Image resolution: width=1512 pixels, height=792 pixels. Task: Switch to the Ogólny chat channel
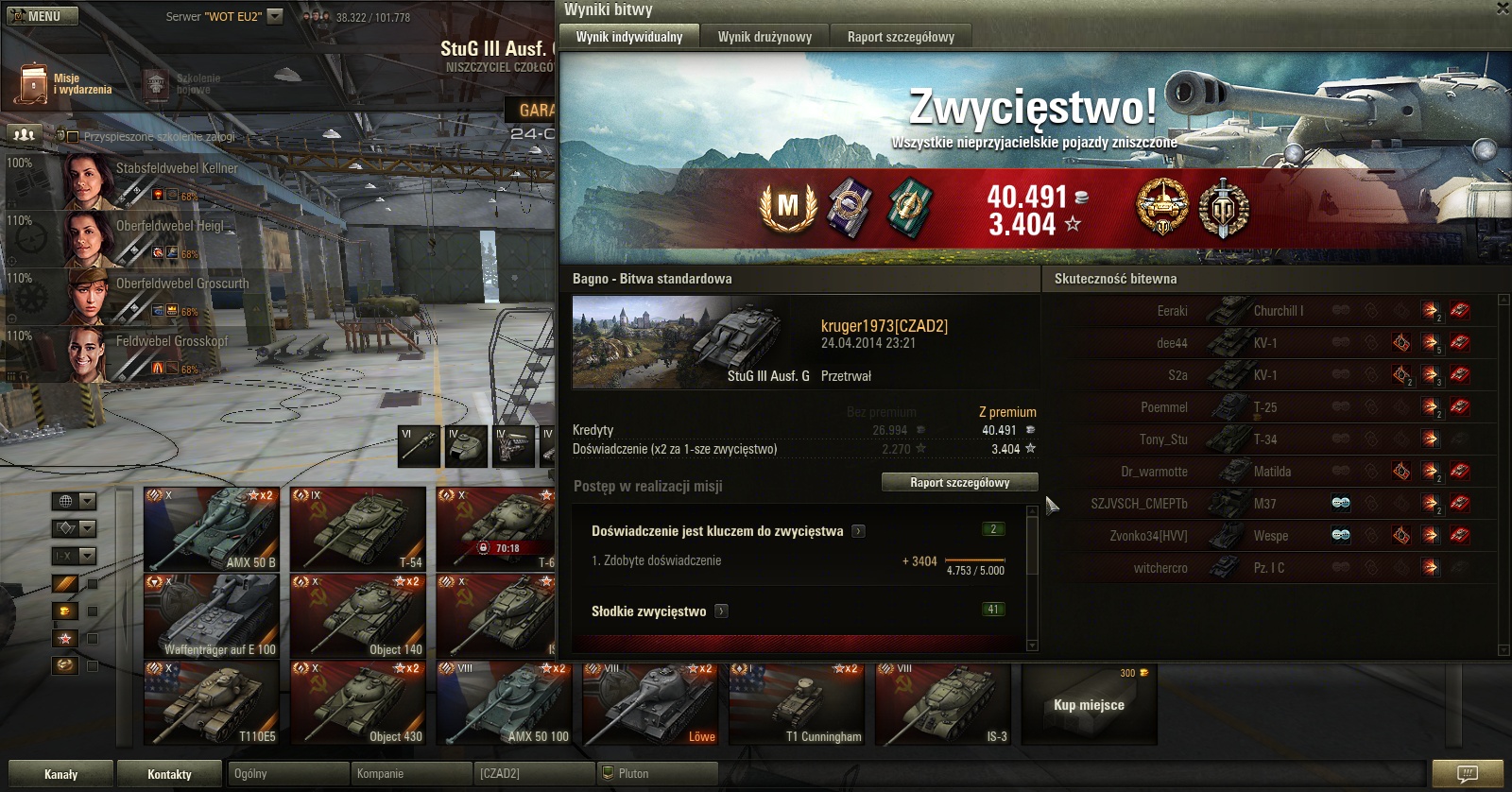coord(289,773)
